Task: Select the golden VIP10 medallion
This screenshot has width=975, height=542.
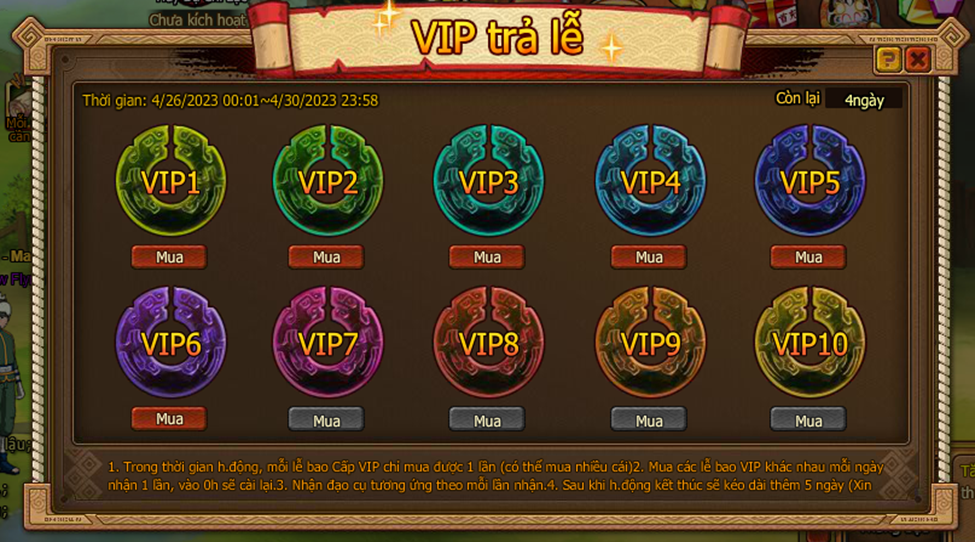Action: point(809,342)
